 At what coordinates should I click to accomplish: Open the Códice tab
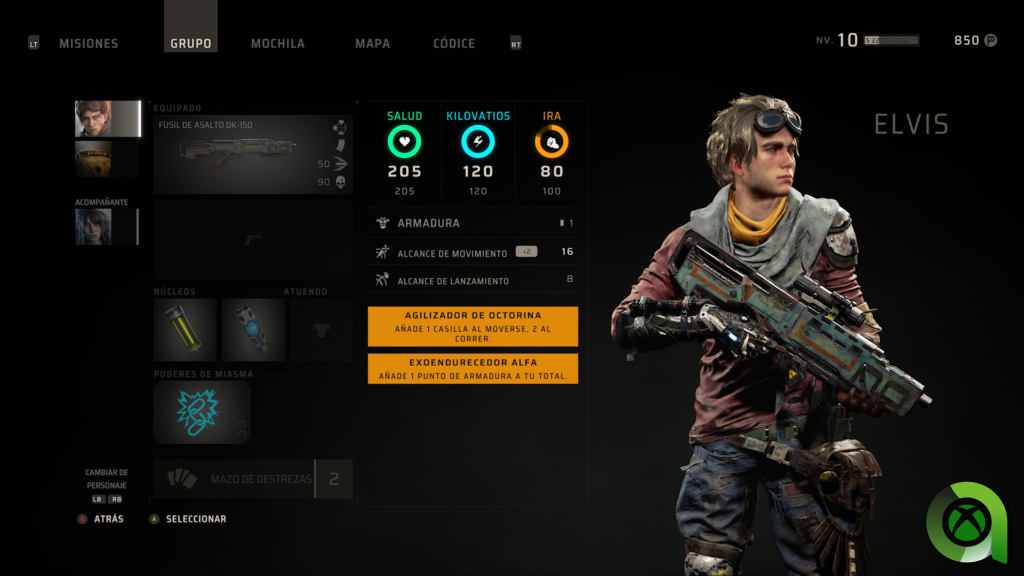454,43
